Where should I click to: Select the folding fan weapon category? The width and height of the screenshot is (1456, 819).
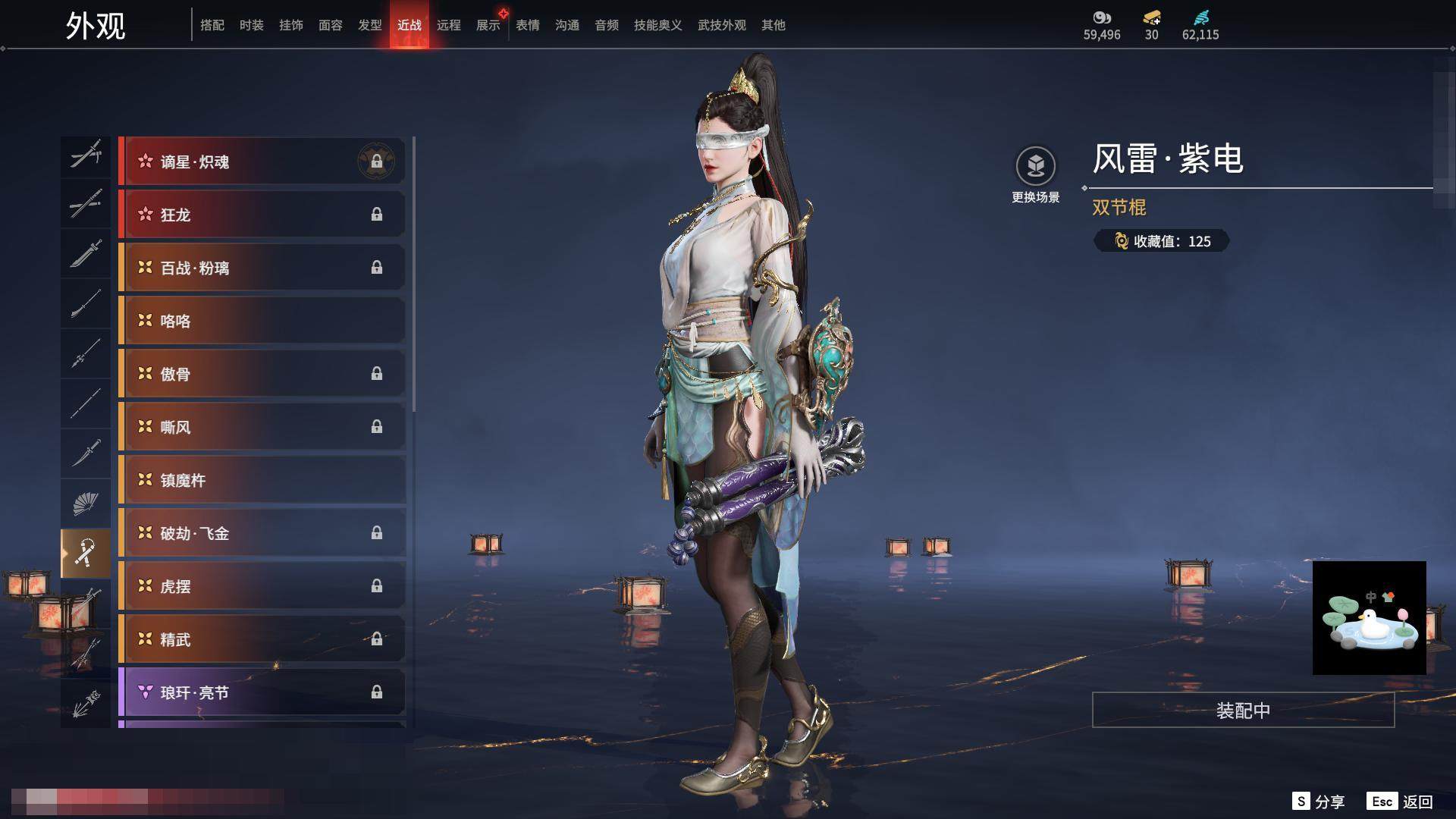pyautogui.click(x=85, y=504)
